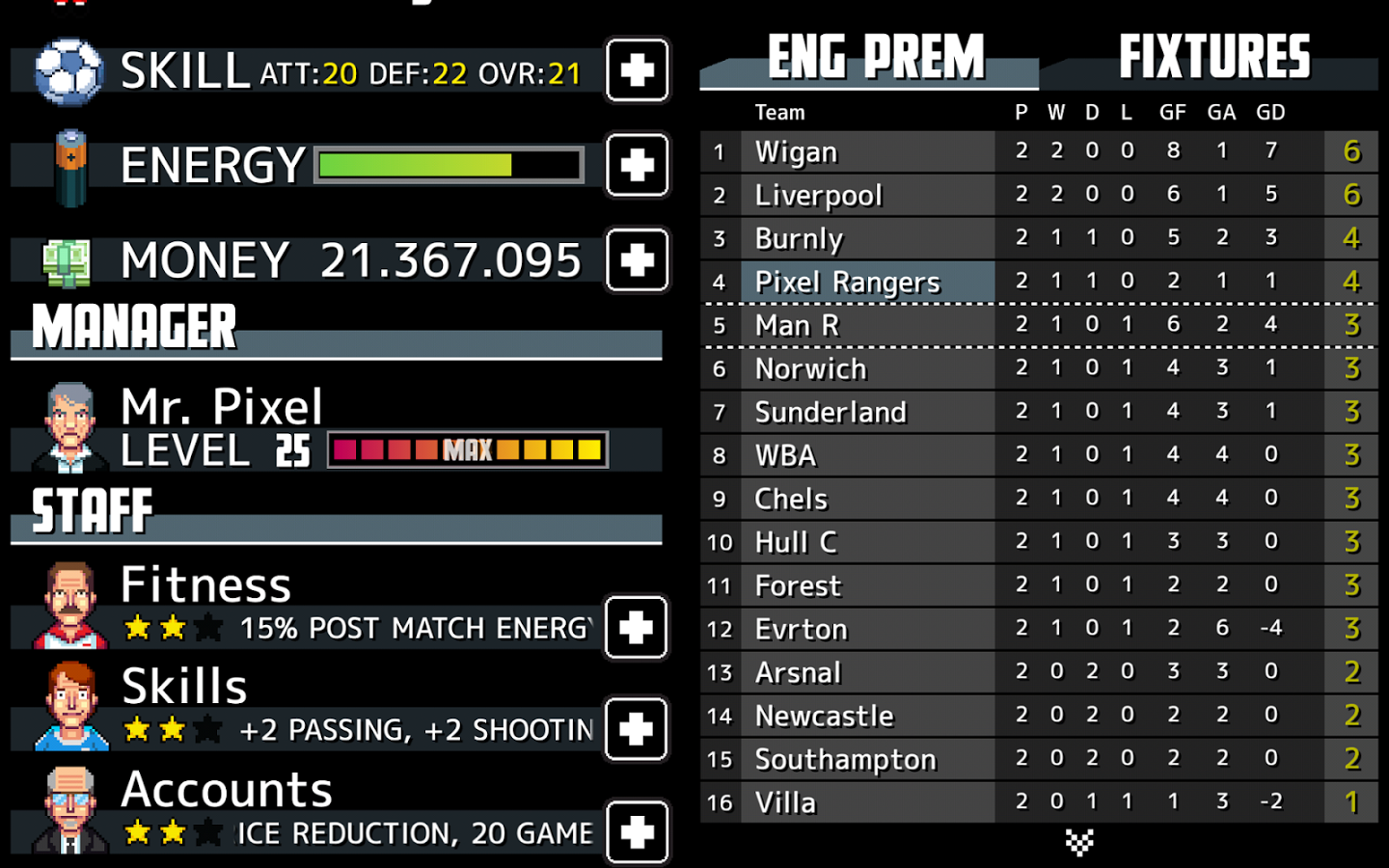Screen dimensions: 1389x868
Task: Upgrade SKILL with its plus button
Action: coord(636,71)
